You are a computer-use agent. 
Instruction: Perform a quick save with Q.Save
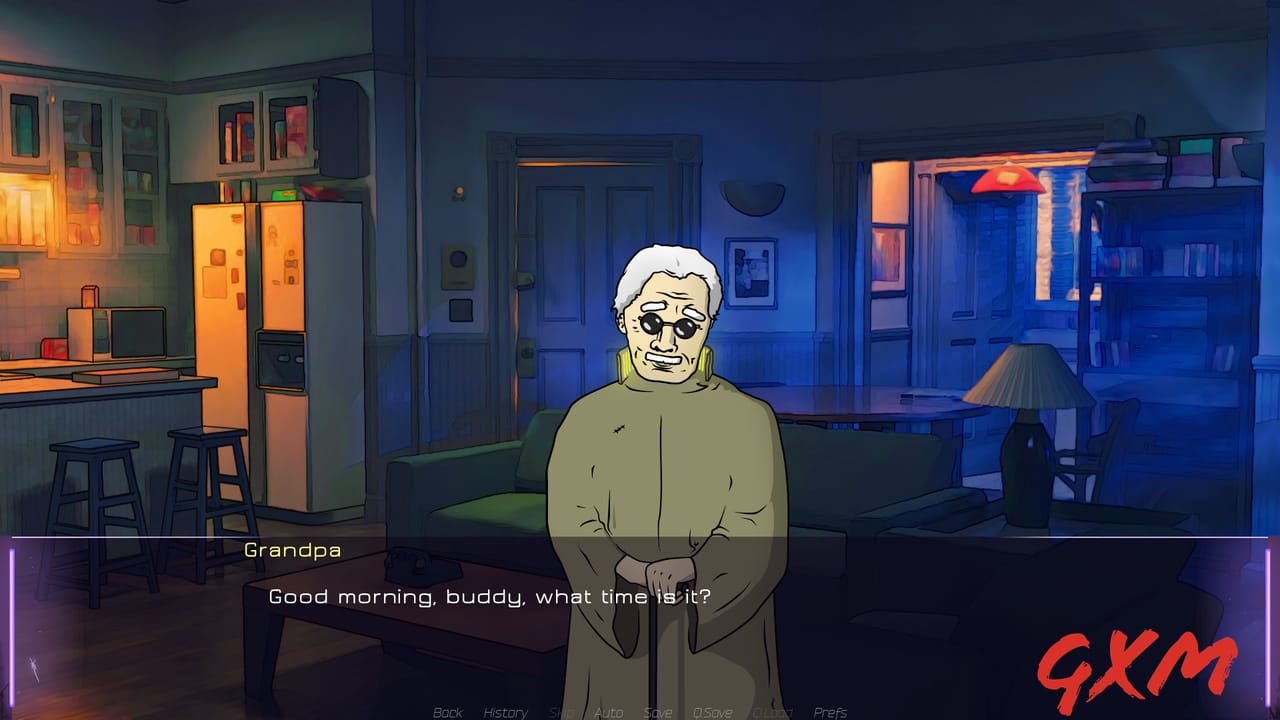(x=712, y=712)
